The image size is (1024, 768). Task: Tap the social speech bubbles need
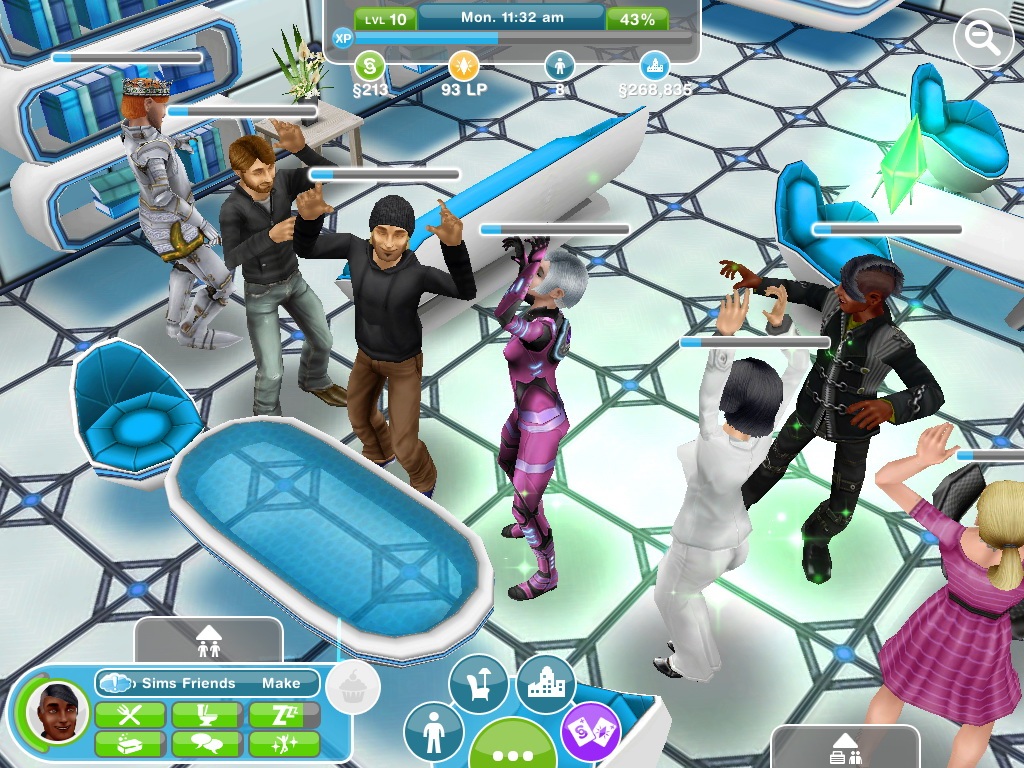tap(207, 744)
